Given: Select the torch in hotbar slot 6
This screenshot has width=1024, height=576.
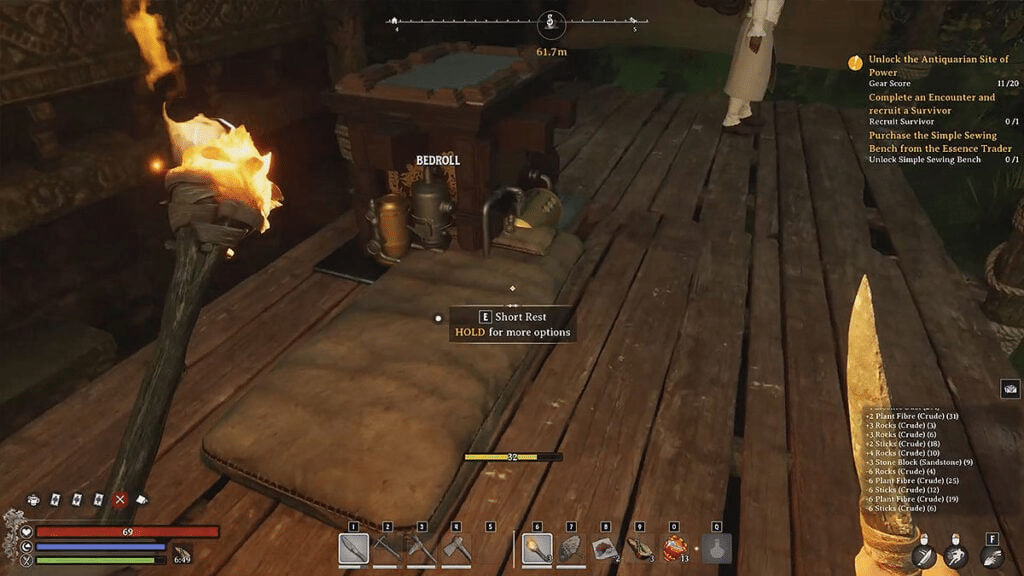Looking at the screenshot, I should pyautogui.click(x=537, y=548).
